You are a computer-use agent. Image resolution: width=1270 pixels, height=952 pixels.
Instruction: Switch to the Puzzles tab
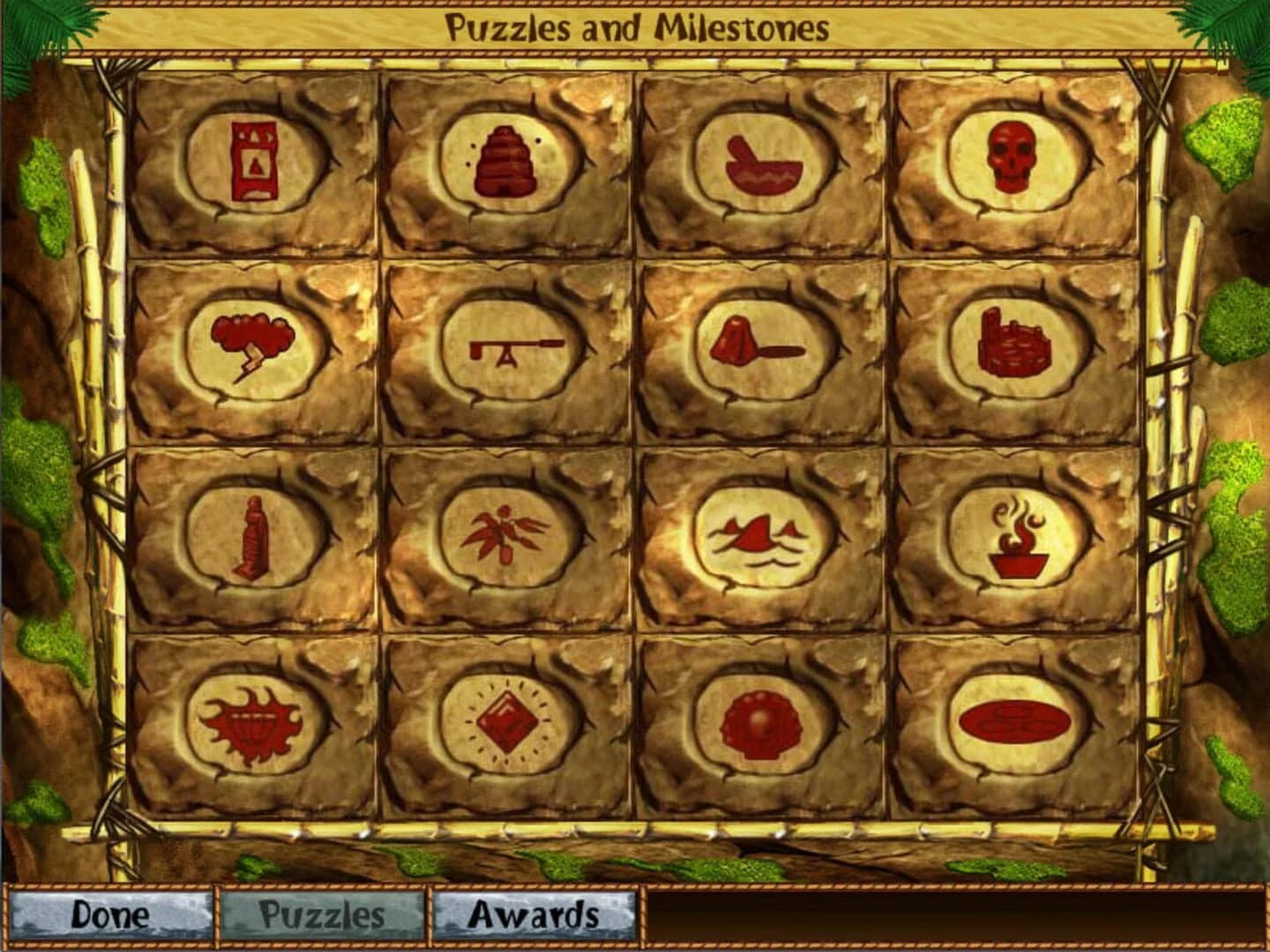point(318,918)
